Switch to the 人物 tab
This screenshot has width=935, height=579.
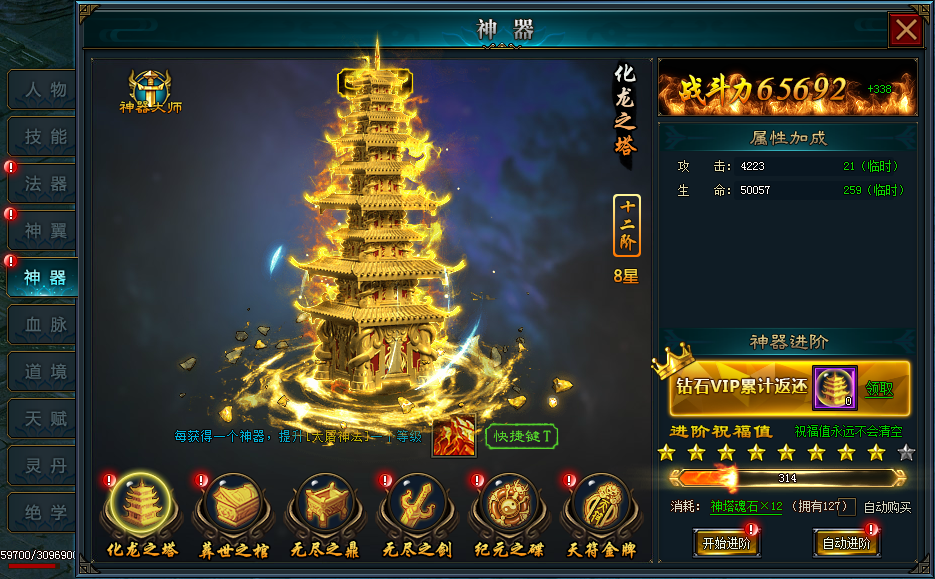pyautogui.click(x=44, y=90)
